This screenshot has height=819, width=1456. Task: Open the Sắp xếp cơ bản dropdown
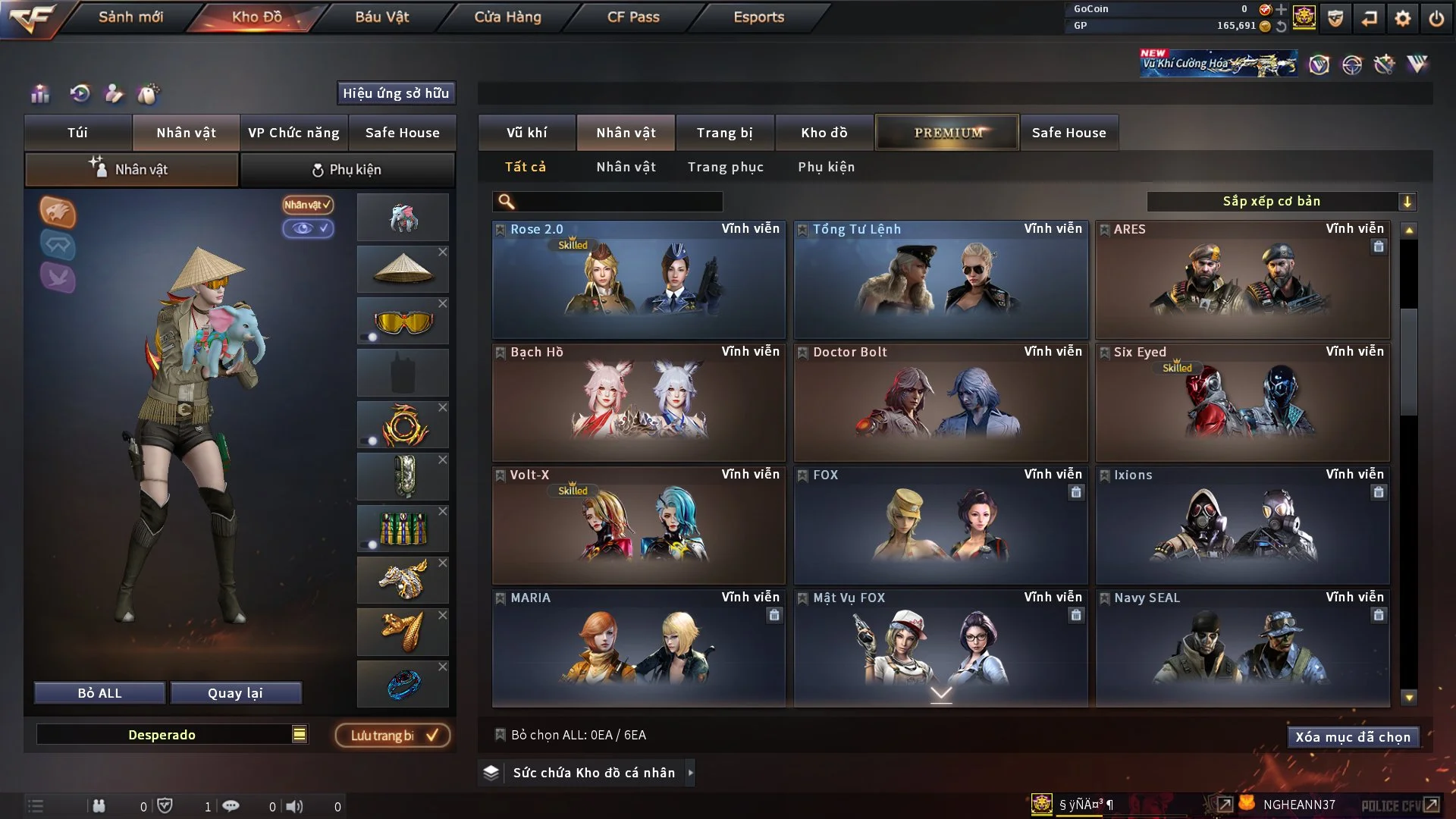pyautogui.click(x=1281, y=201)
